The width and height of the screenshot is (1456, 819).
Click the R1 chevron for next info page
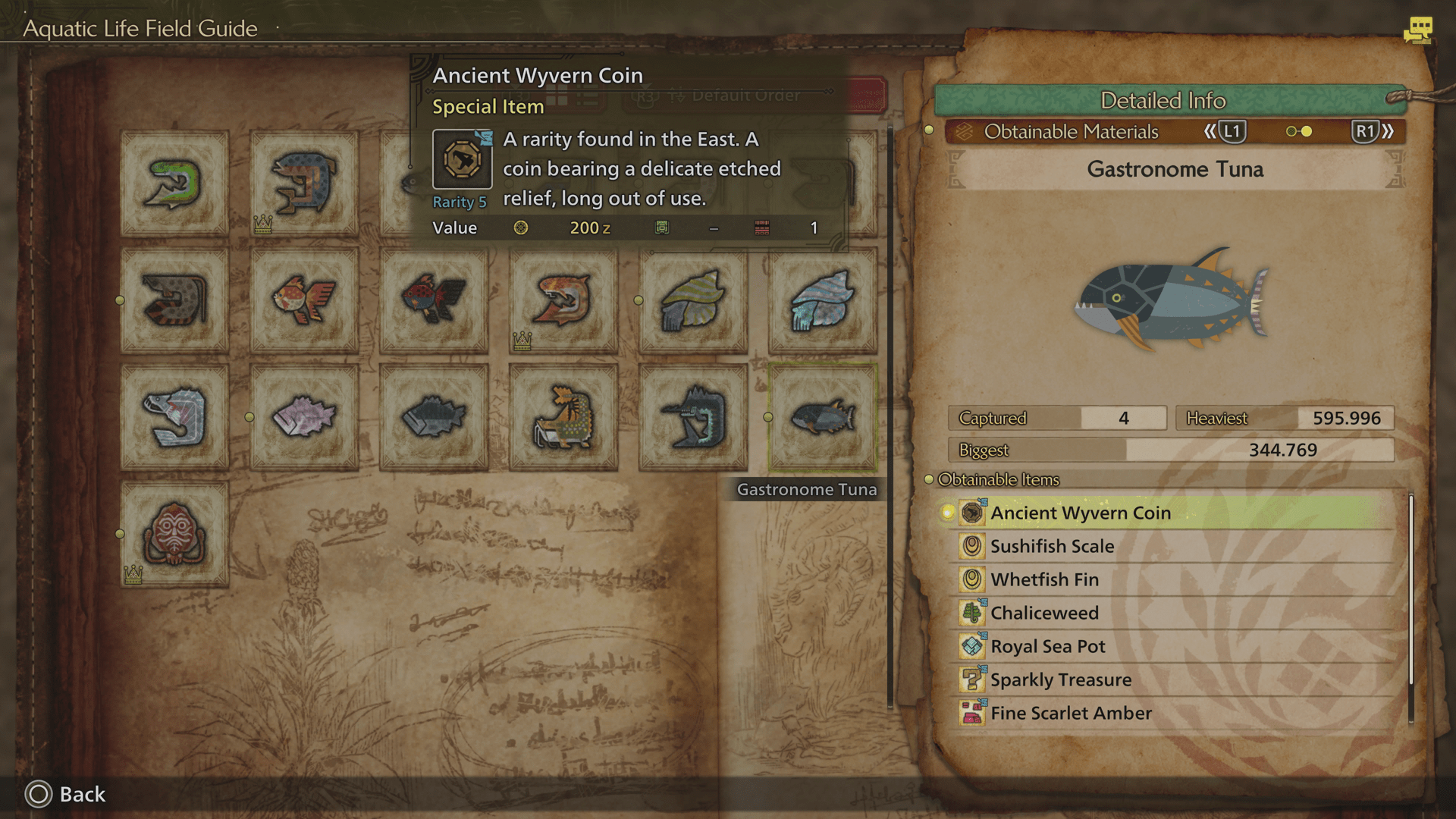(1367, 131)
